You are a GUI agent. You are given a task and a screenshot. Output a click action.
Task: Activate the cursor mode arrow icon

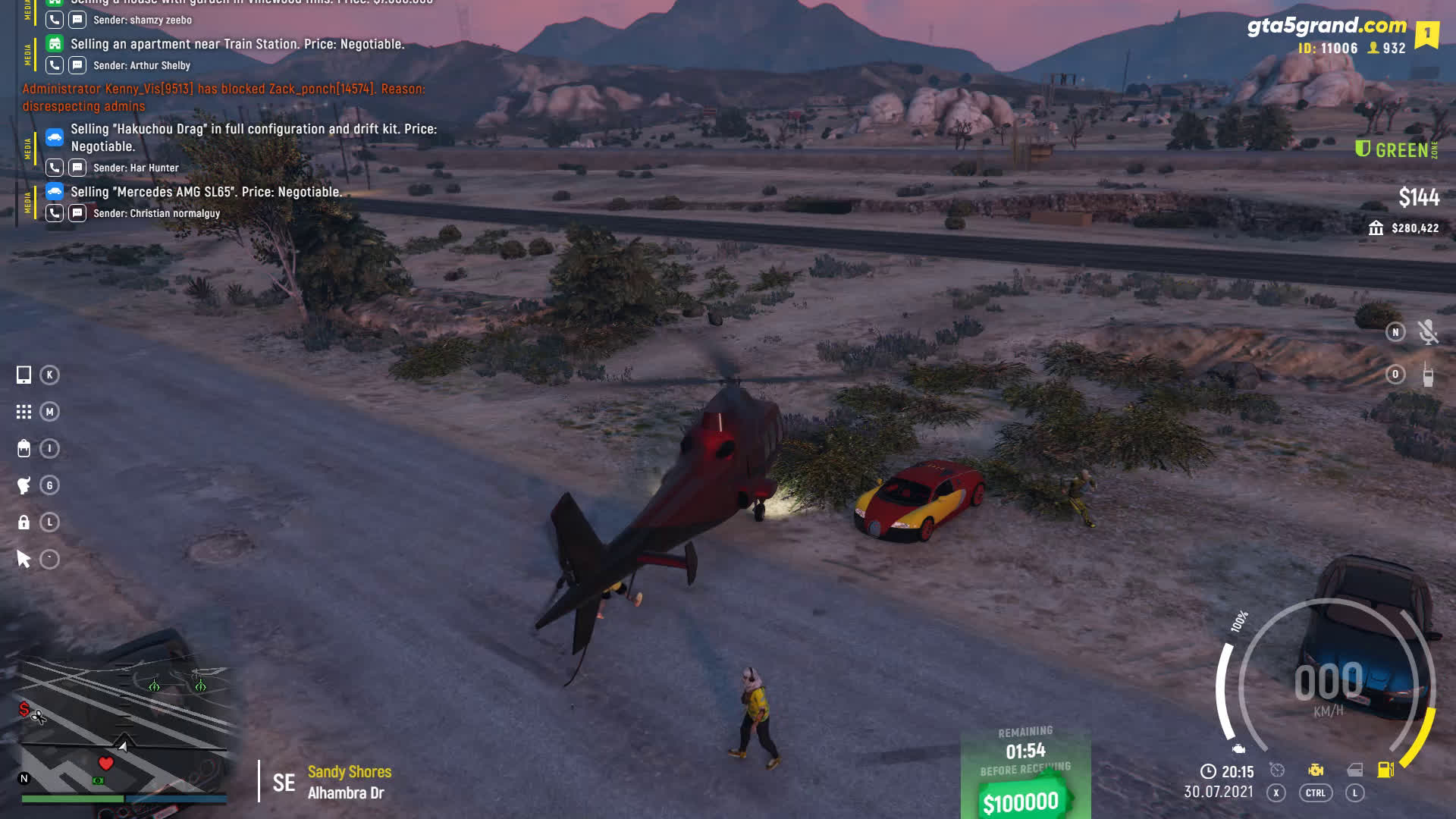[24, 560]
